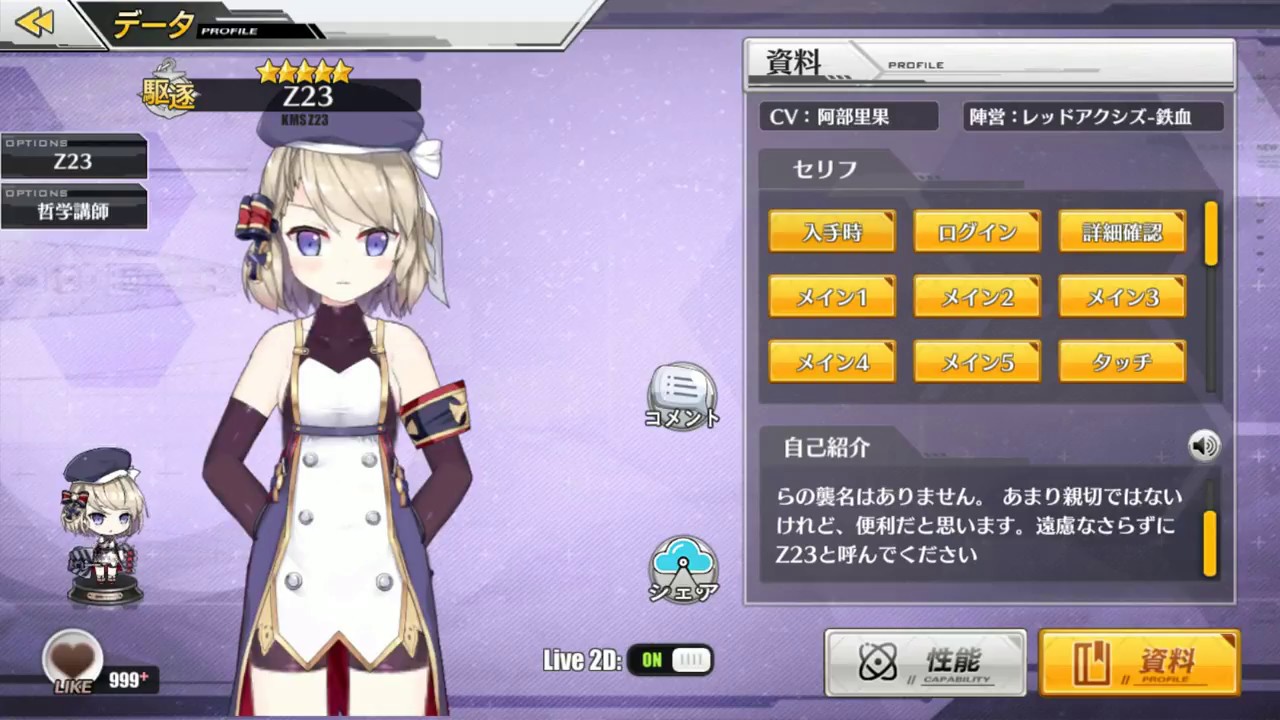The height and width of the screenshot is (720, 1280).
Task: Play the ログイン voice line
Action: (977, 231)
